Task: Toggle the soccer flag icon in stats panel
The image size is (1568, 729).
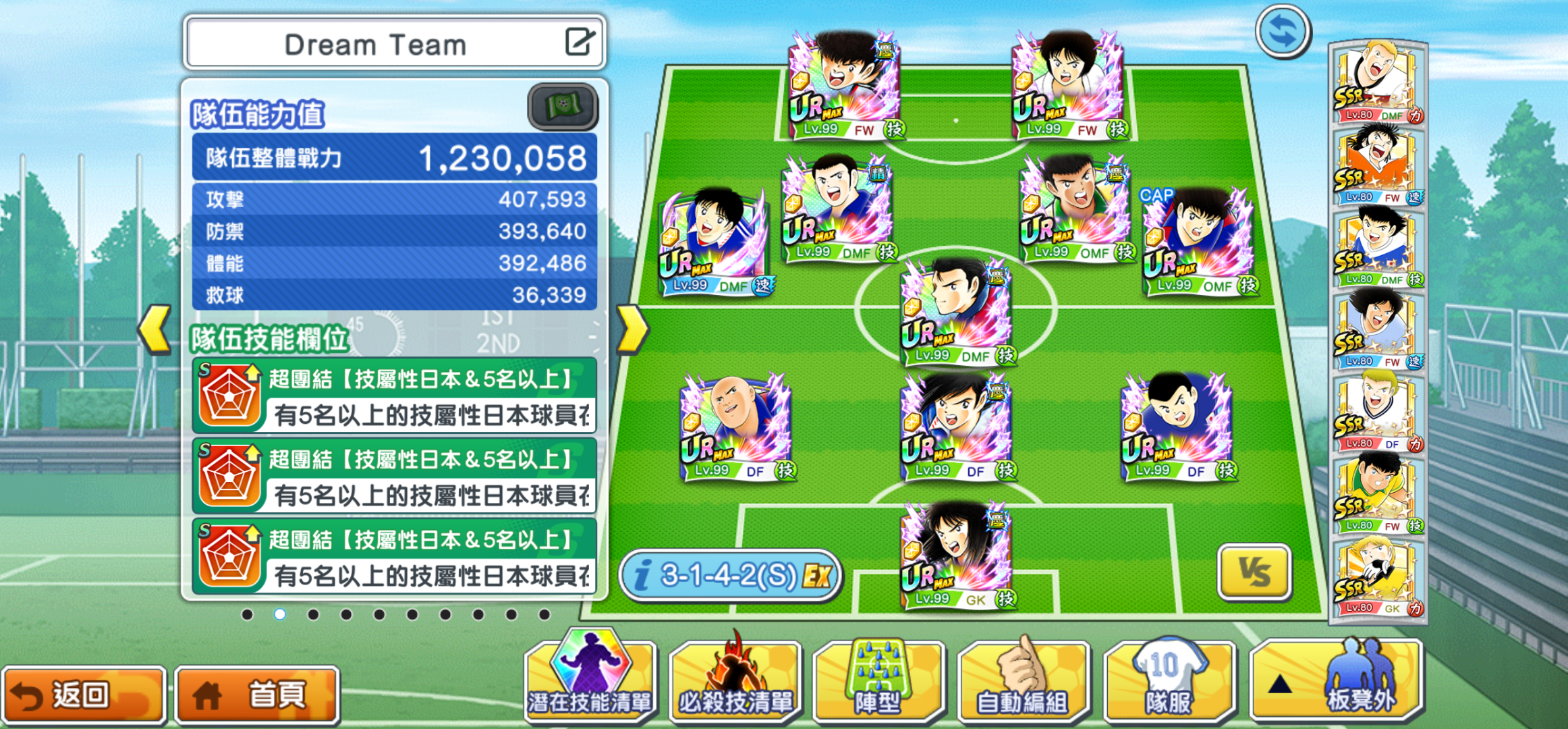Action: (x=562, y=107)
